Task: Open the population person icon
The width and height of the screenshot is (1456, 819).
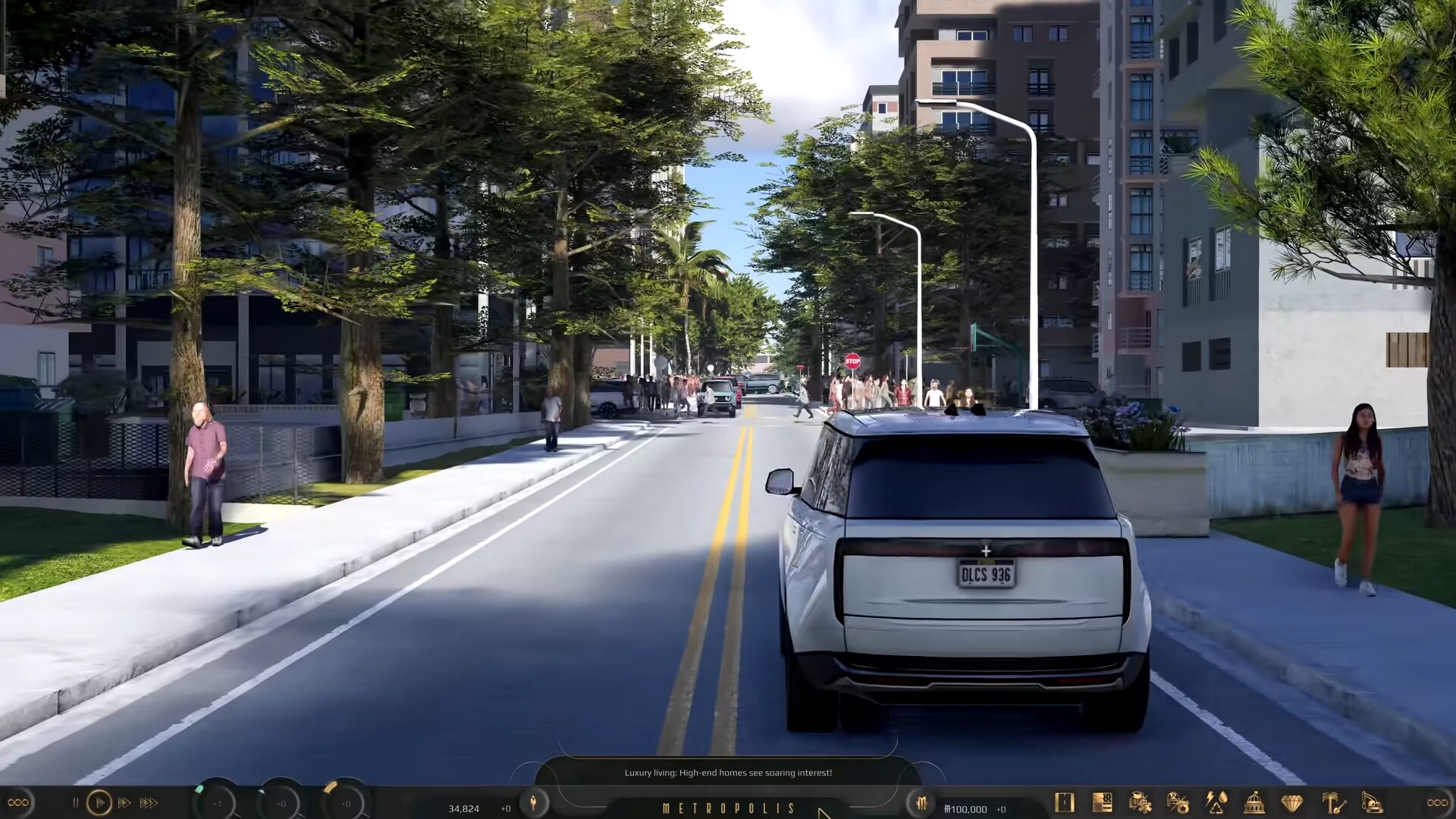Action: click(x=533, y=802)
